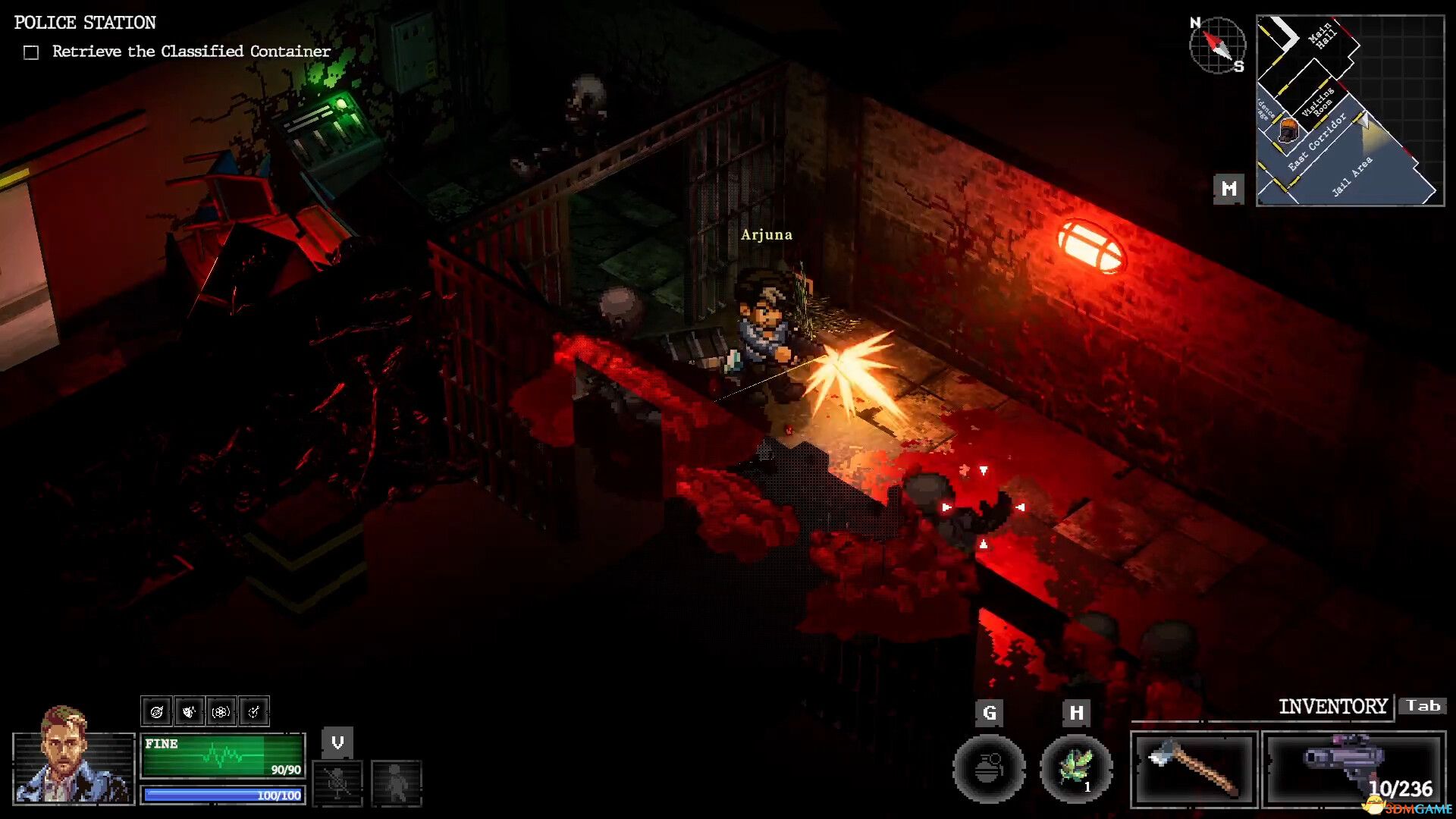
Task: Click the POLICE STATION location title
Action: pyautogui.click(x=84, y=22)
